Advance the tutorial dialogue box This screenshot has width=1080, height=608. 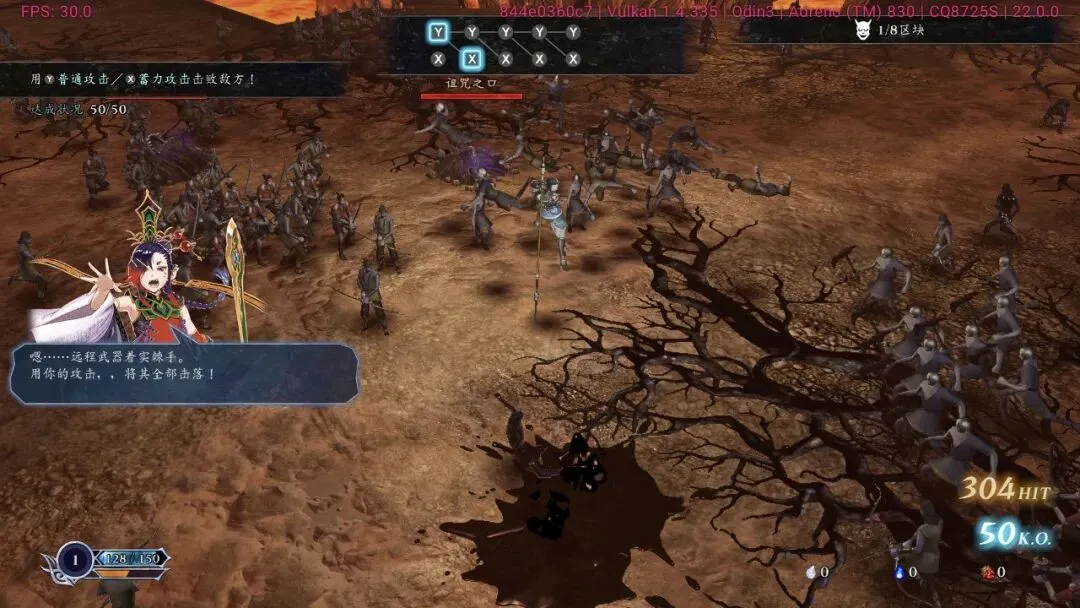point(184,374)
